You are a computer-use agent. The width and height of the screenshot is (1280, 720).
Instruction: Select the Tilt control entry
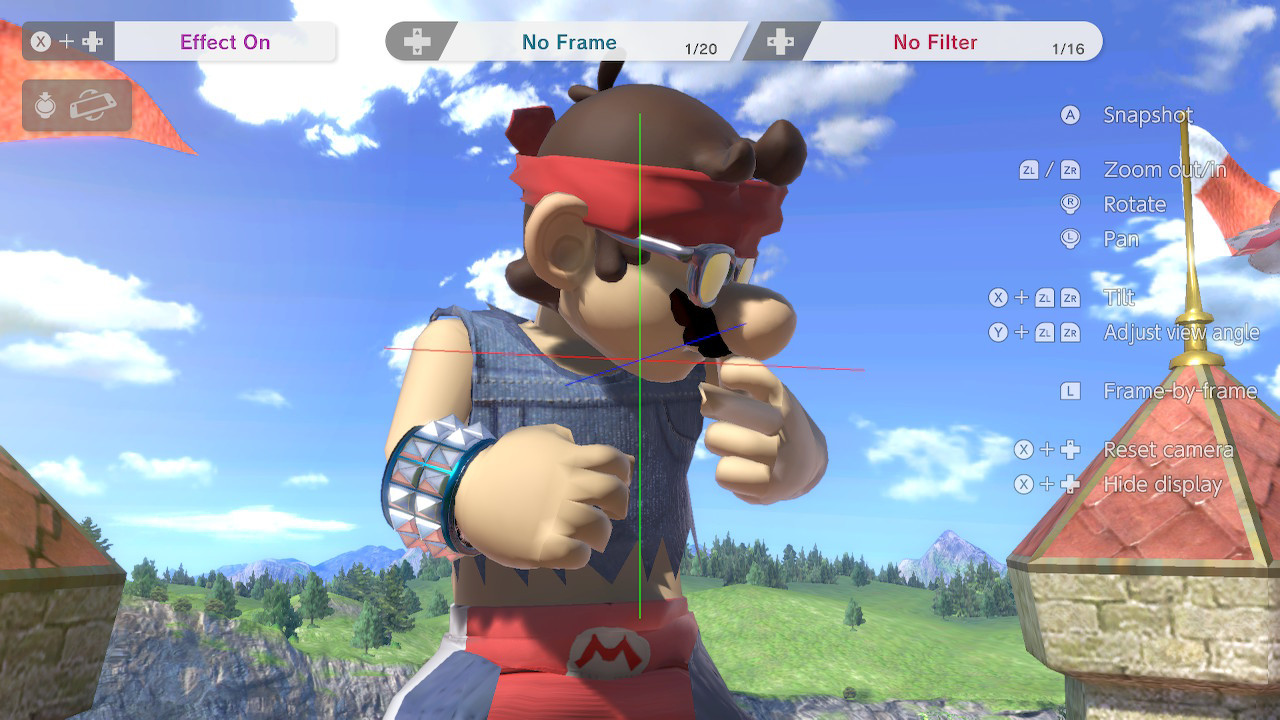point(1120,297)
